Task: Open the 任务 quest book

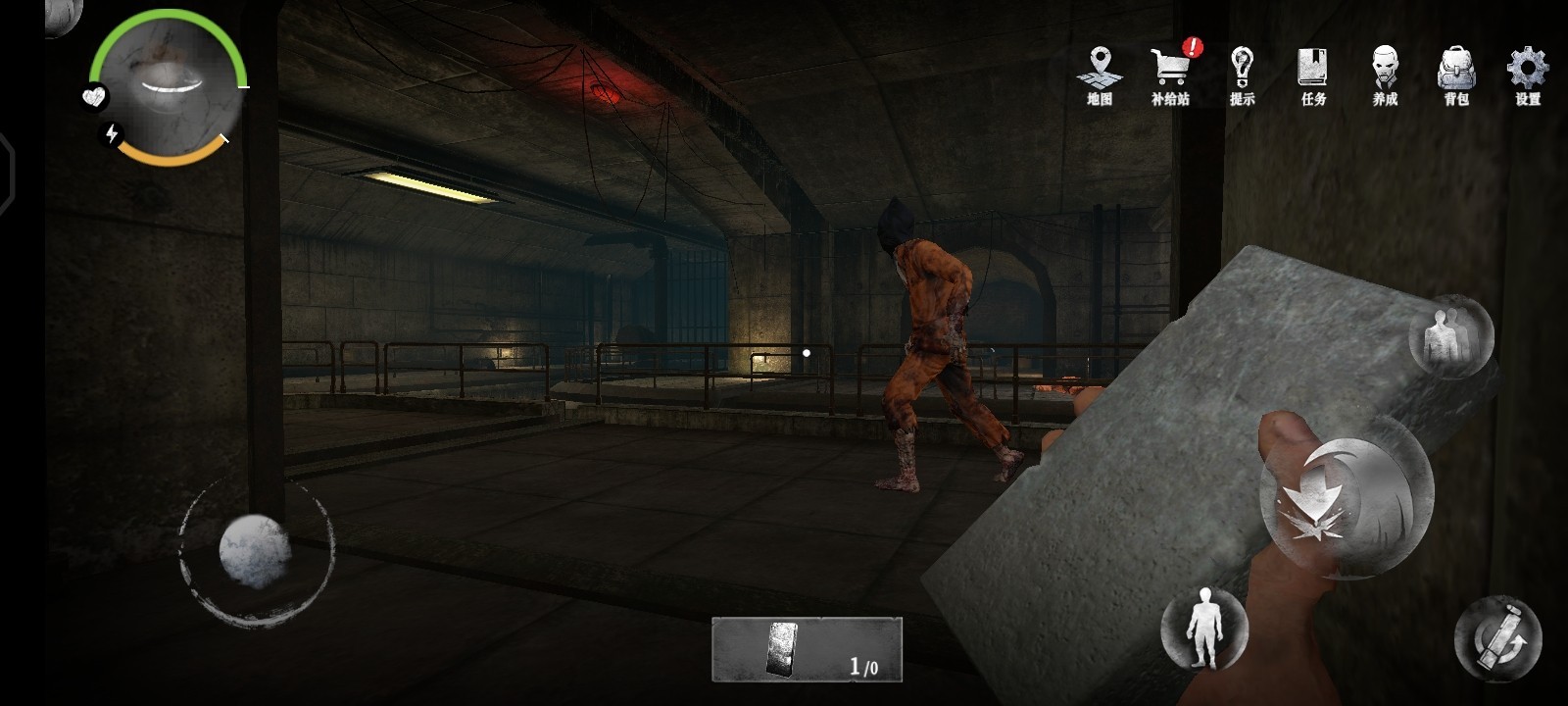Action: [x=1313, y=75]
